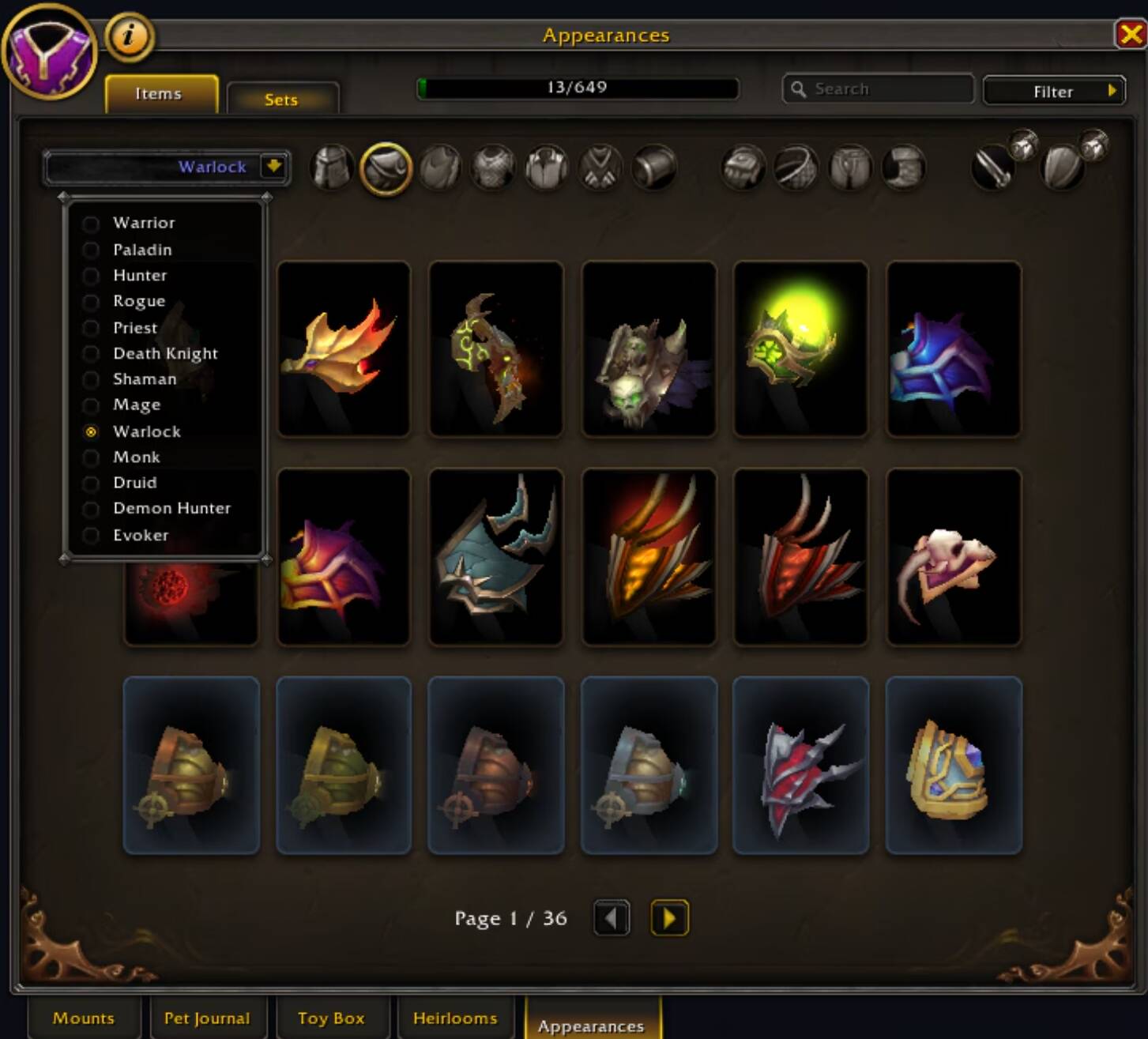Pick the Demon Hunter class option
1148x1039 pixels.
pyautogui.click(x=171, y=509)
